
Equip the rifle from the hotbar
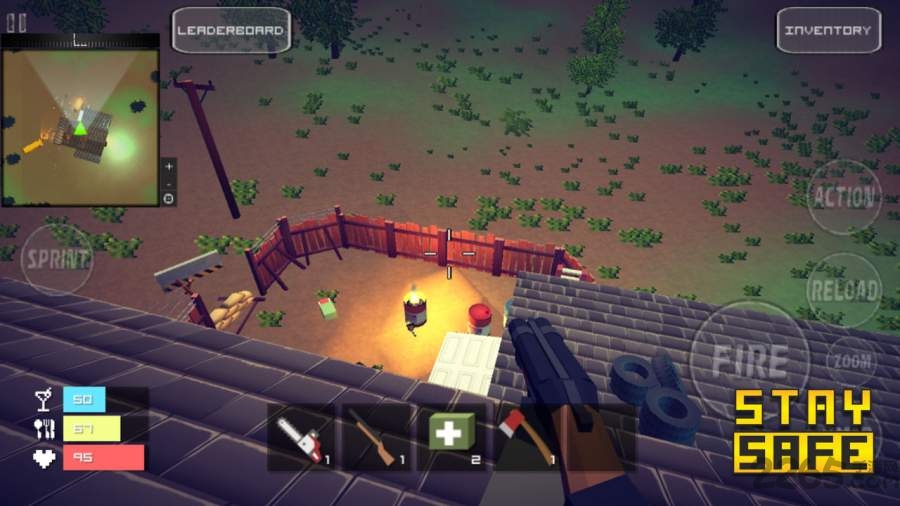[376, 437]
